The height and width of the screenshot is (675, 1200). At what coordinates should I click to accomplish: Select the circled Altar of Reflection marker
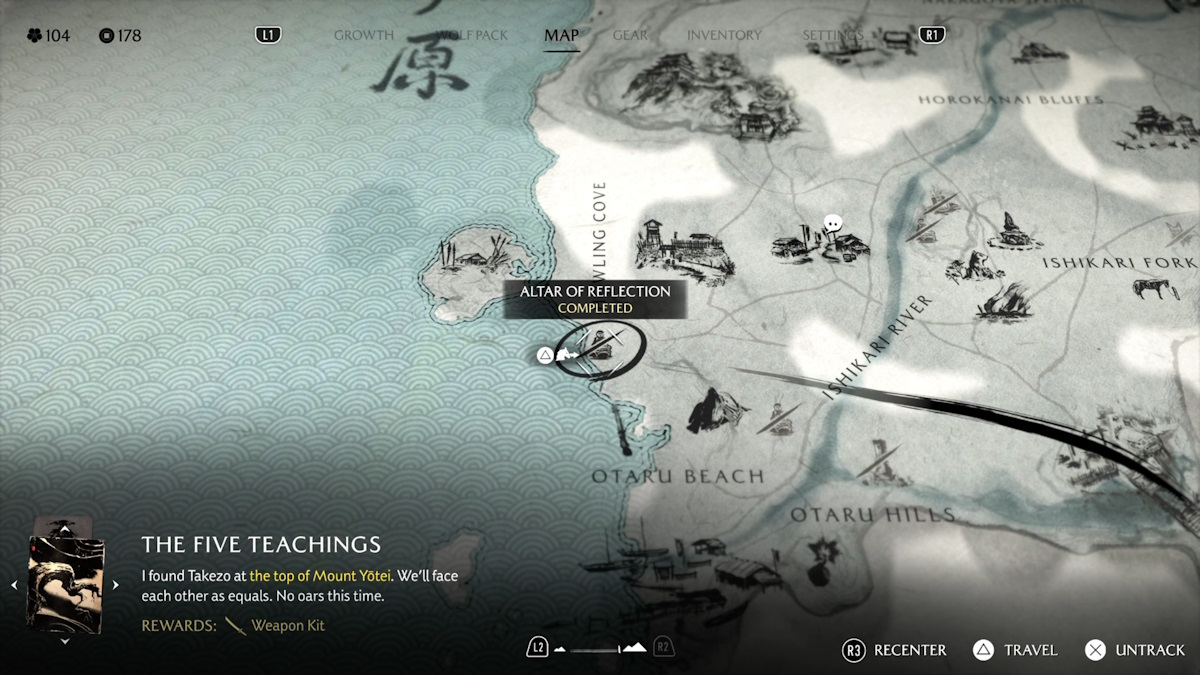pos(600,346)
